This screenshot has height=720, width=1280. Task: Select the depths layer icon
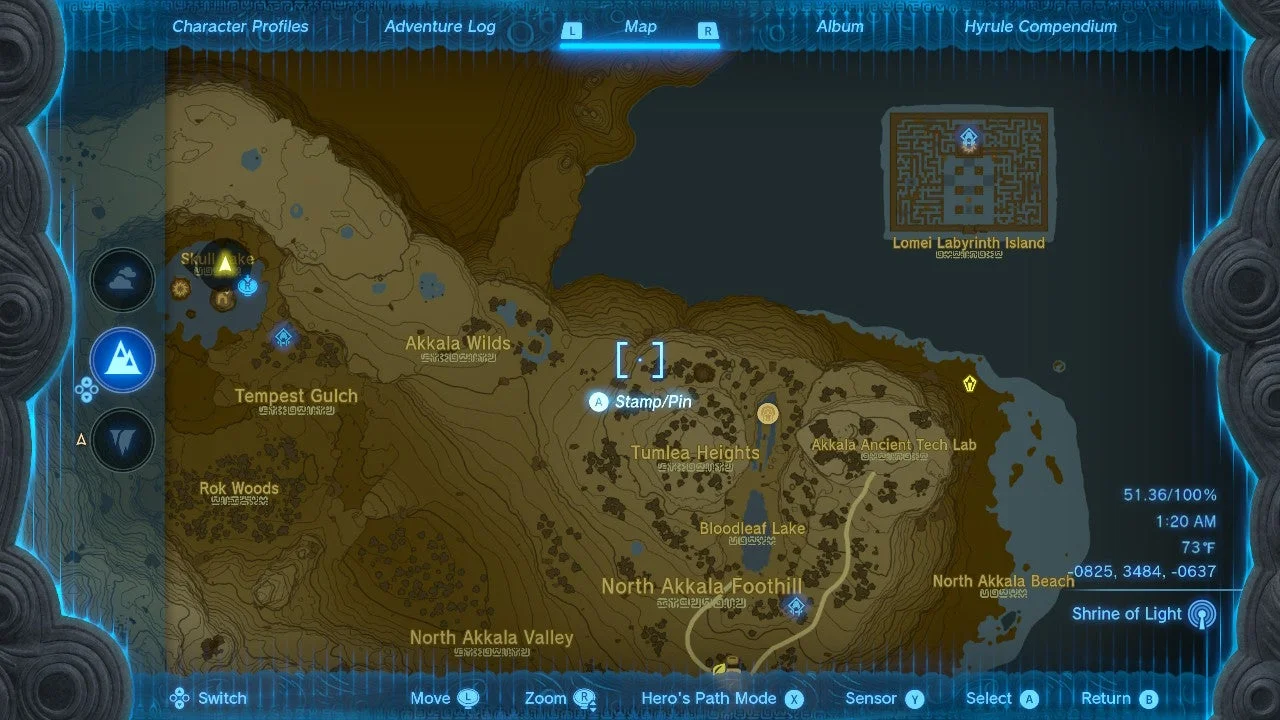point(122,437)
